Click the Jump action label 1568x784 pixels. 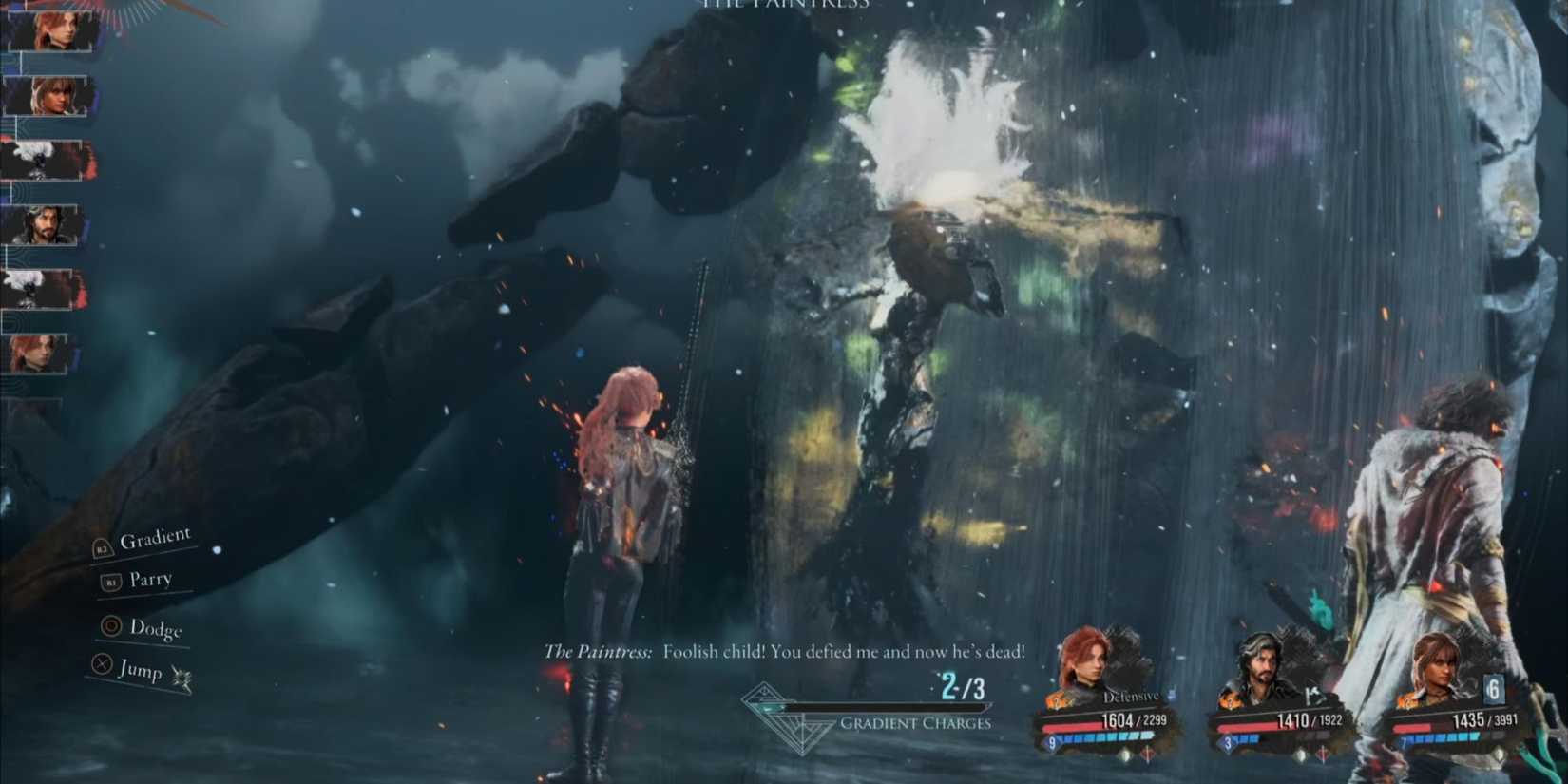tap(141, 672)
